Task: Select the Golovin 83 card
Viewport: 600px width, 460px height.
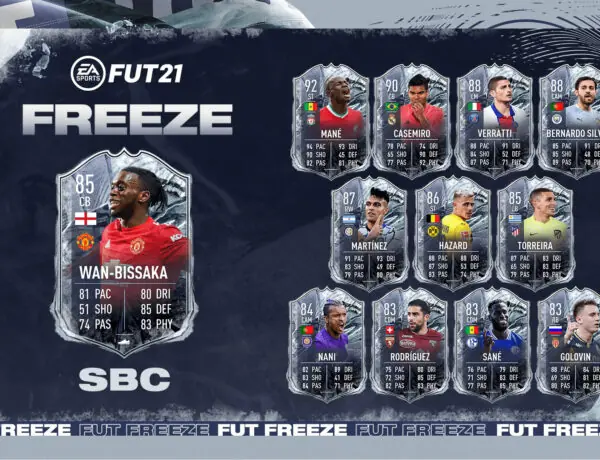Action: click(x=569, y=345)
